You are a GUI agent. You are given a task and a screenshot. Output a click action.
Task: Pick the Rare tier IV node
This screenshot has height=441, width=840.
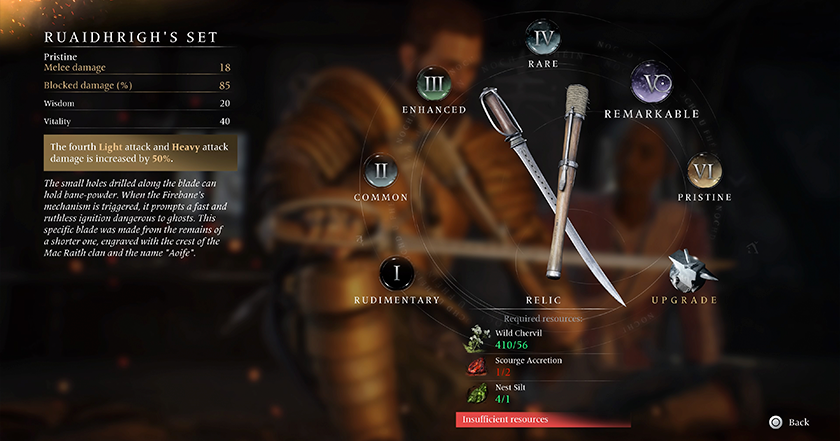(x=543, y=40)
